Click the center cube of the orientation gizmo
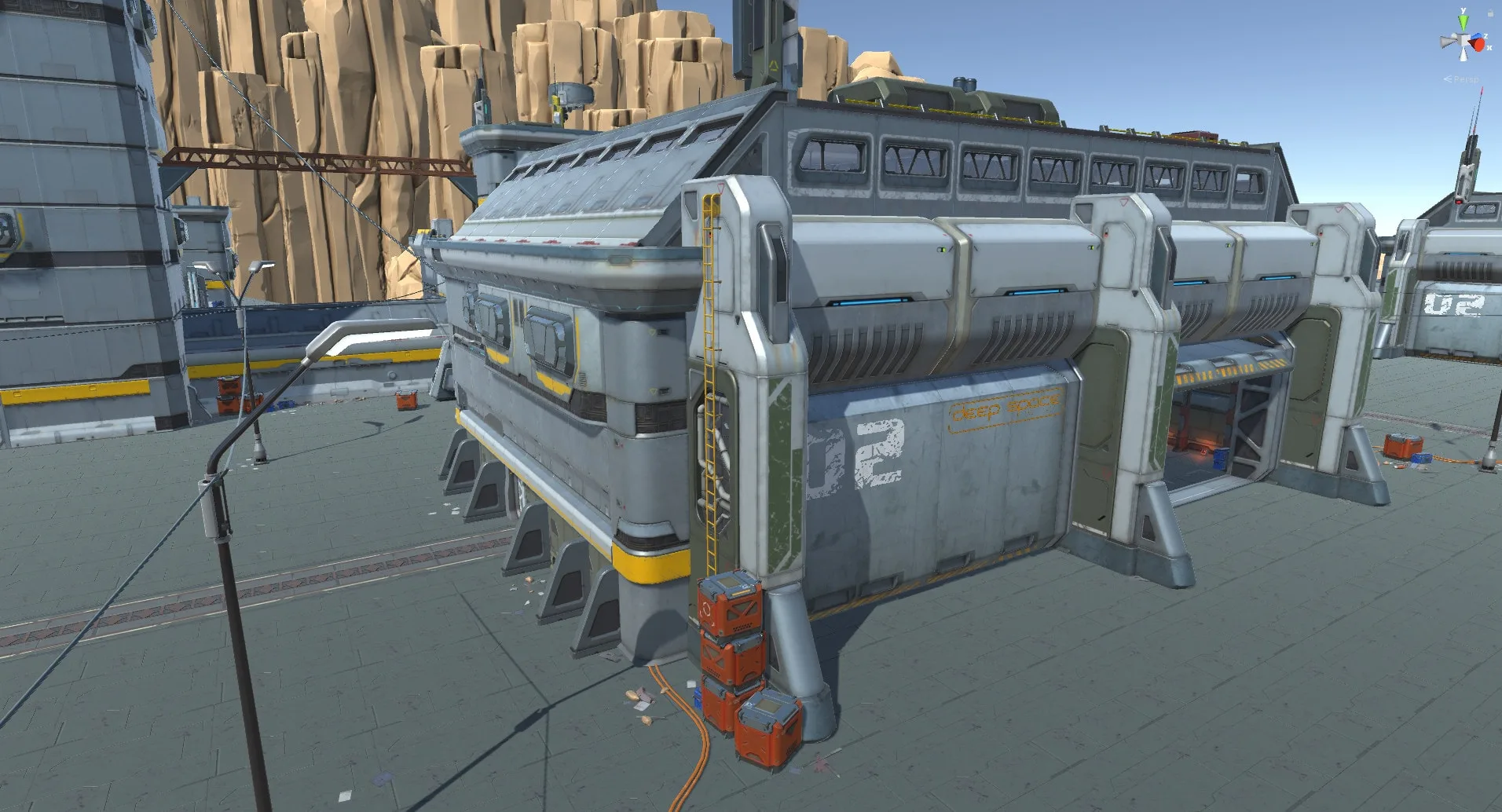Image resolution: width=1502 pixels, height=812 pixels. point(1464,39)
